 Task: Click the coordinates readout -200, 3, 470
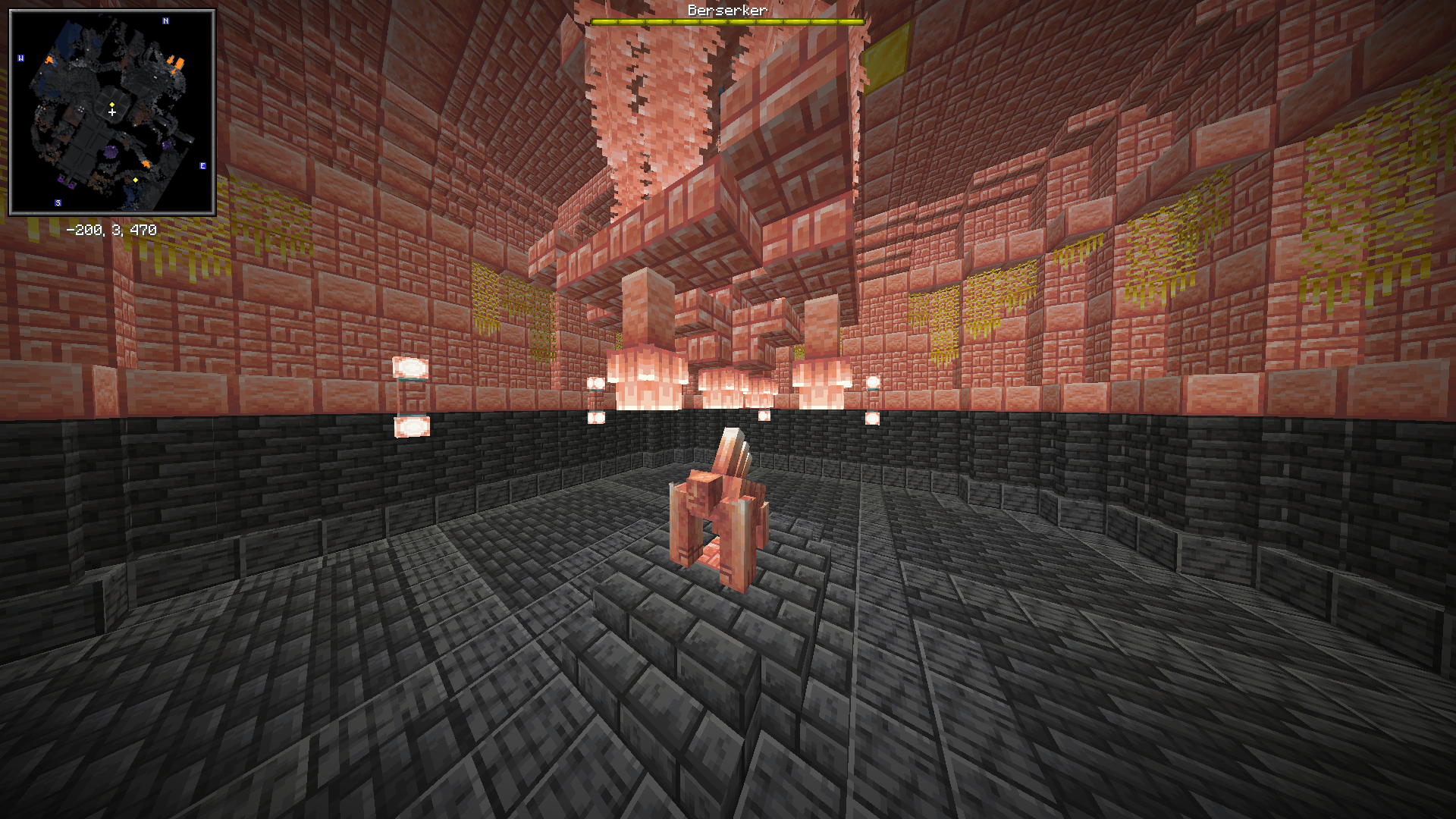coord(112,229)
